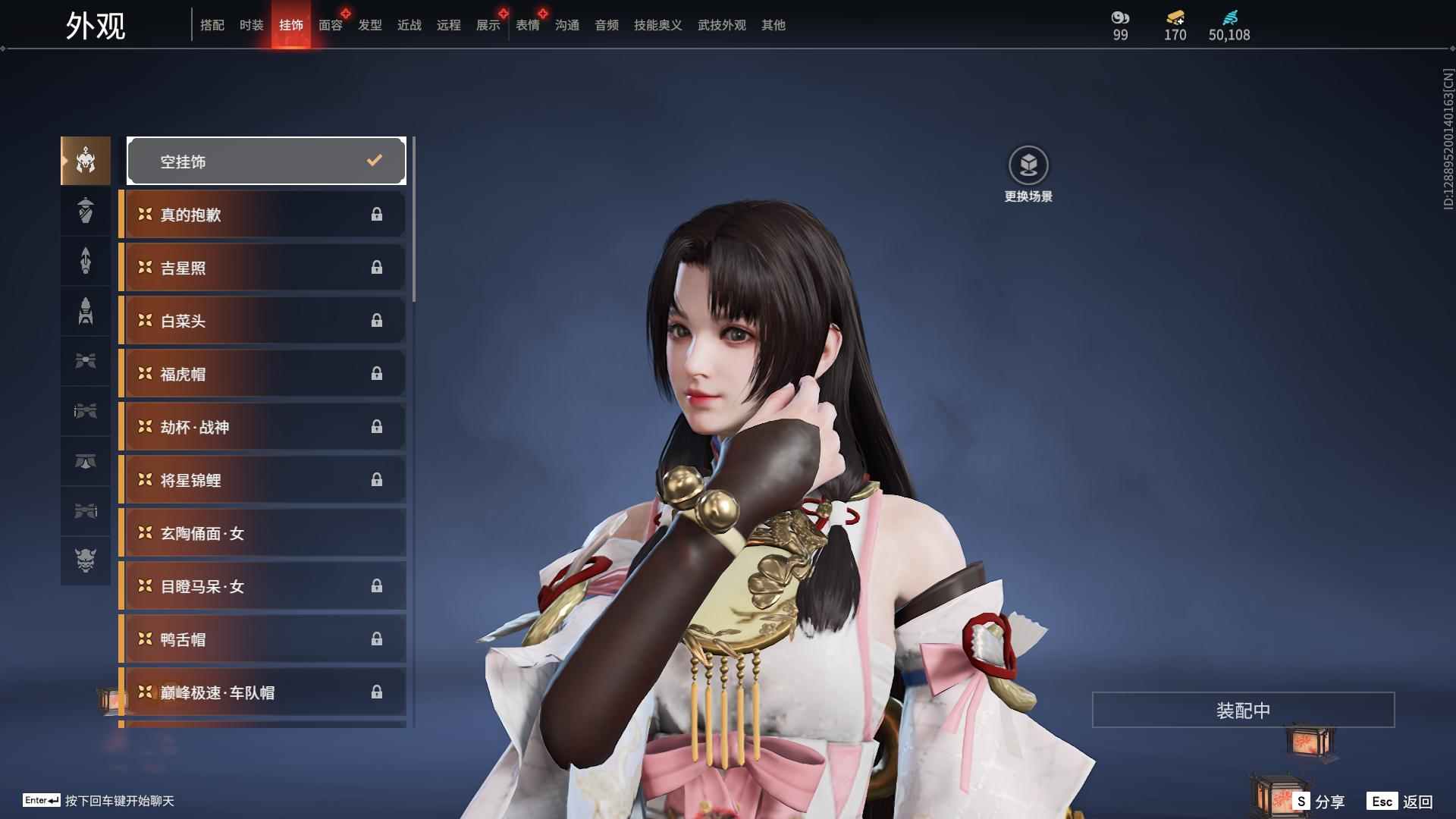Choose the 空挂饰 entry
Image resolution: width=1456 pixels, height=819 pixels.
pos(266,161)
